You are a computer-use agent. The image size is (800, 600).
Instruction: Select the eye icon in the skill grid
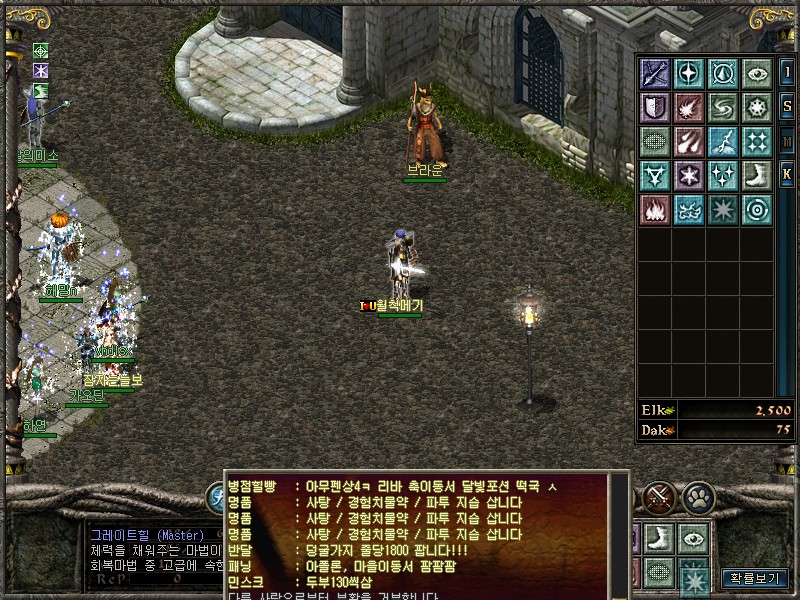click(757, 73)
